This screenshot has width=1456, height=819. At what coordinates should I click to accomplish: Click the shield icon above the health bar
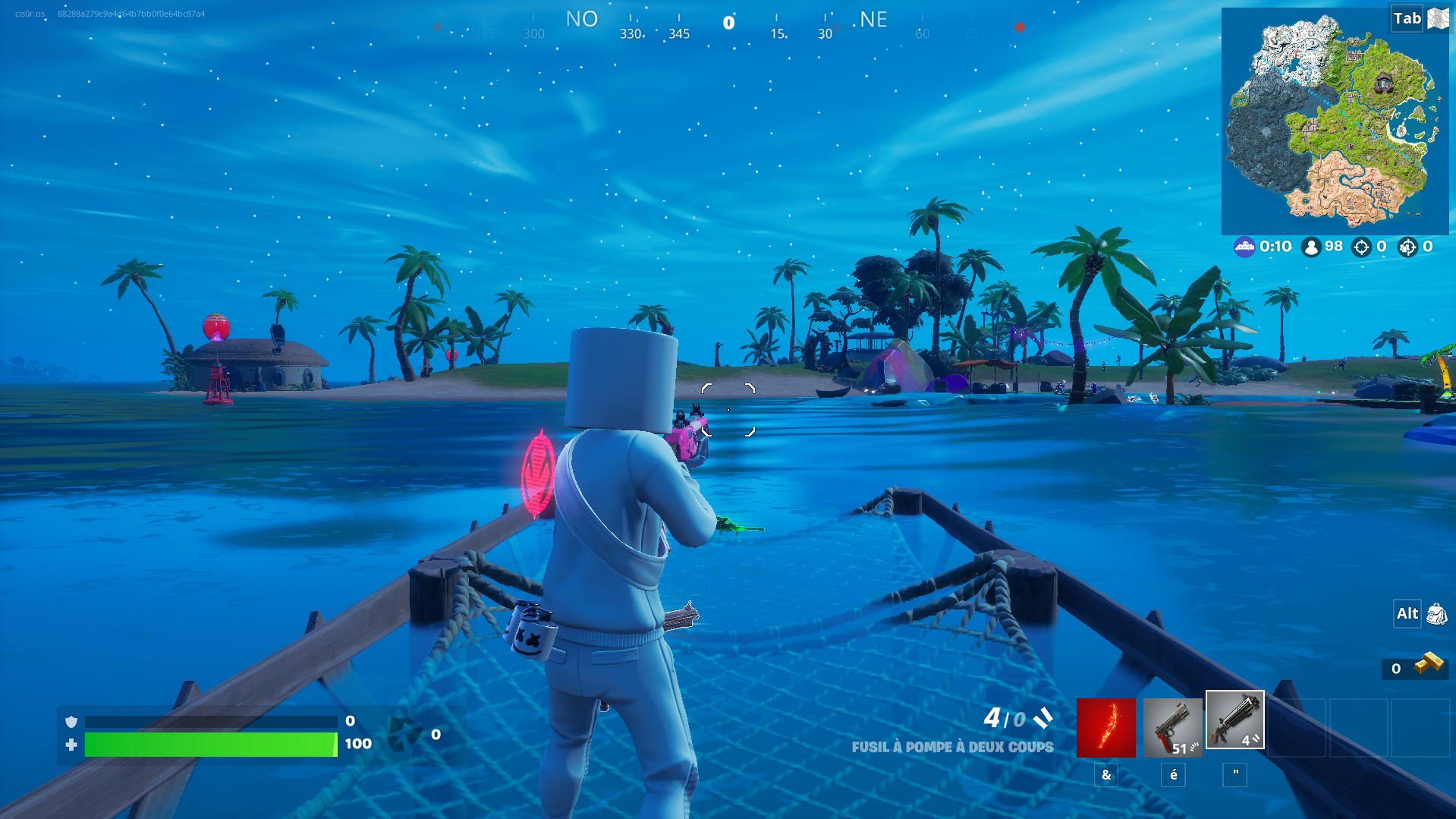[x=71, y=720]
